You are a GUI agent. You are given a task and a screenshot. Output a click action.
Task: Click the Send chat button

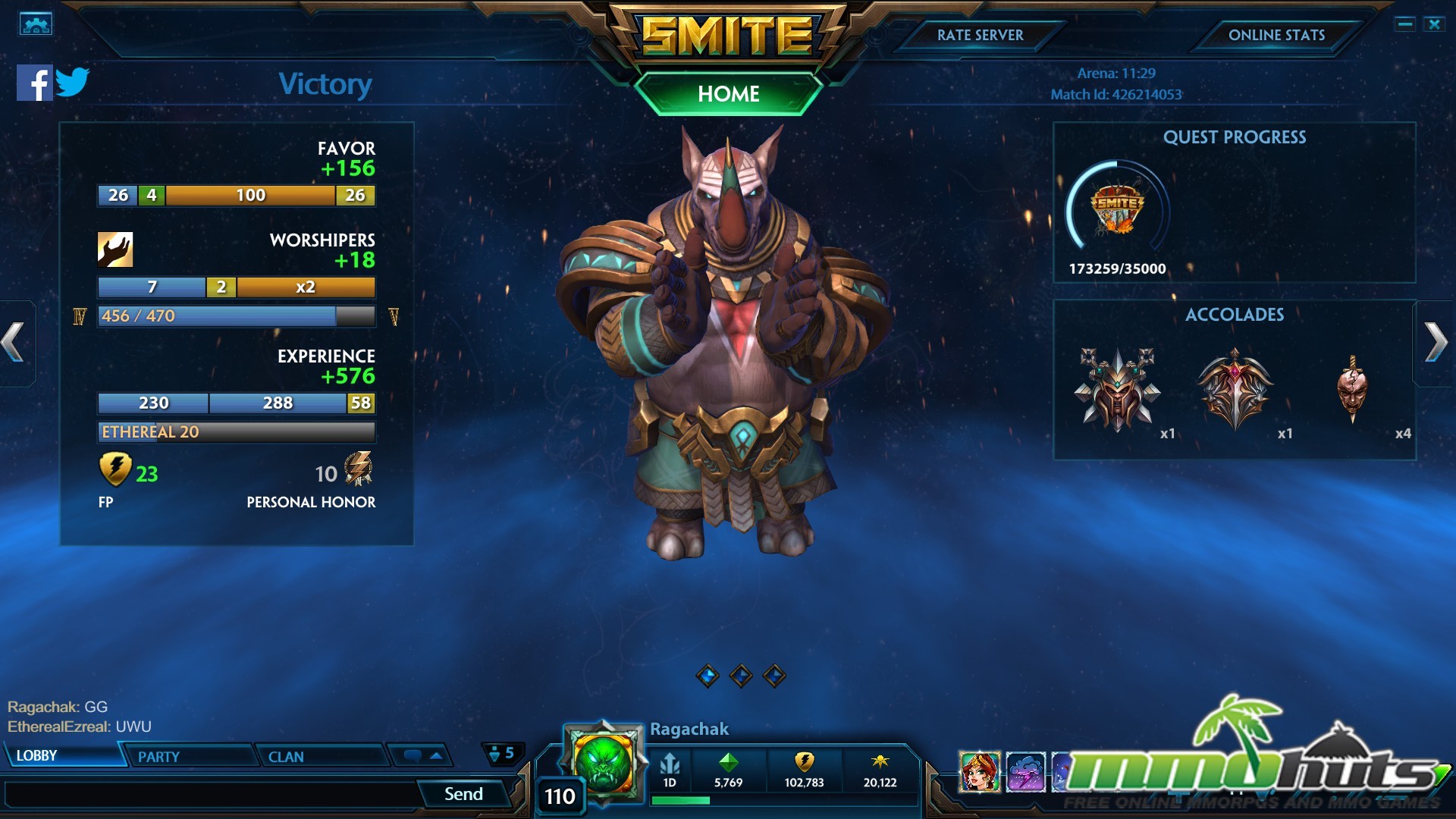pos(463,794)
